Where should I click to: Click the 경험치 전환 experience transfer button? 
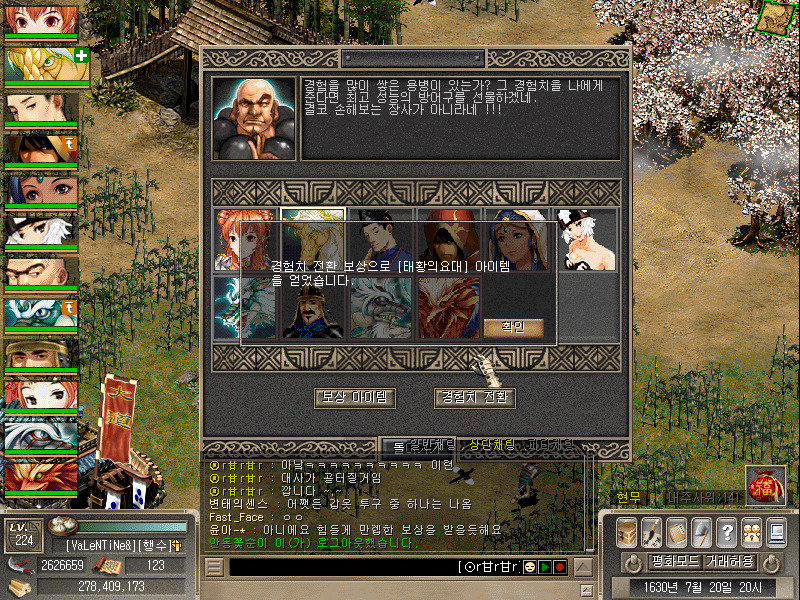[475, 397]
